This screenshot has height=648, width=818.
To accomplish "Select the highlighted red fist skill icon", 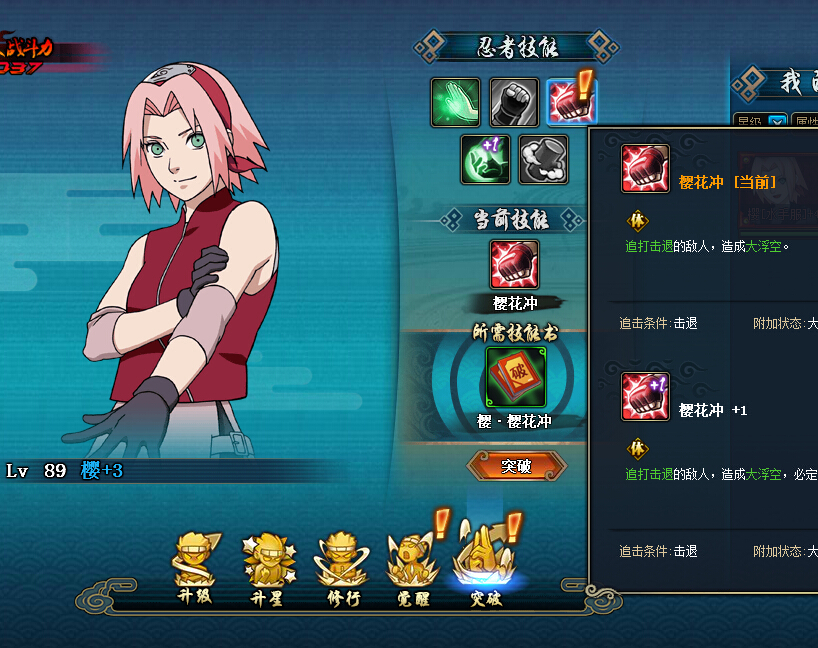I will (x=572, y=103).
